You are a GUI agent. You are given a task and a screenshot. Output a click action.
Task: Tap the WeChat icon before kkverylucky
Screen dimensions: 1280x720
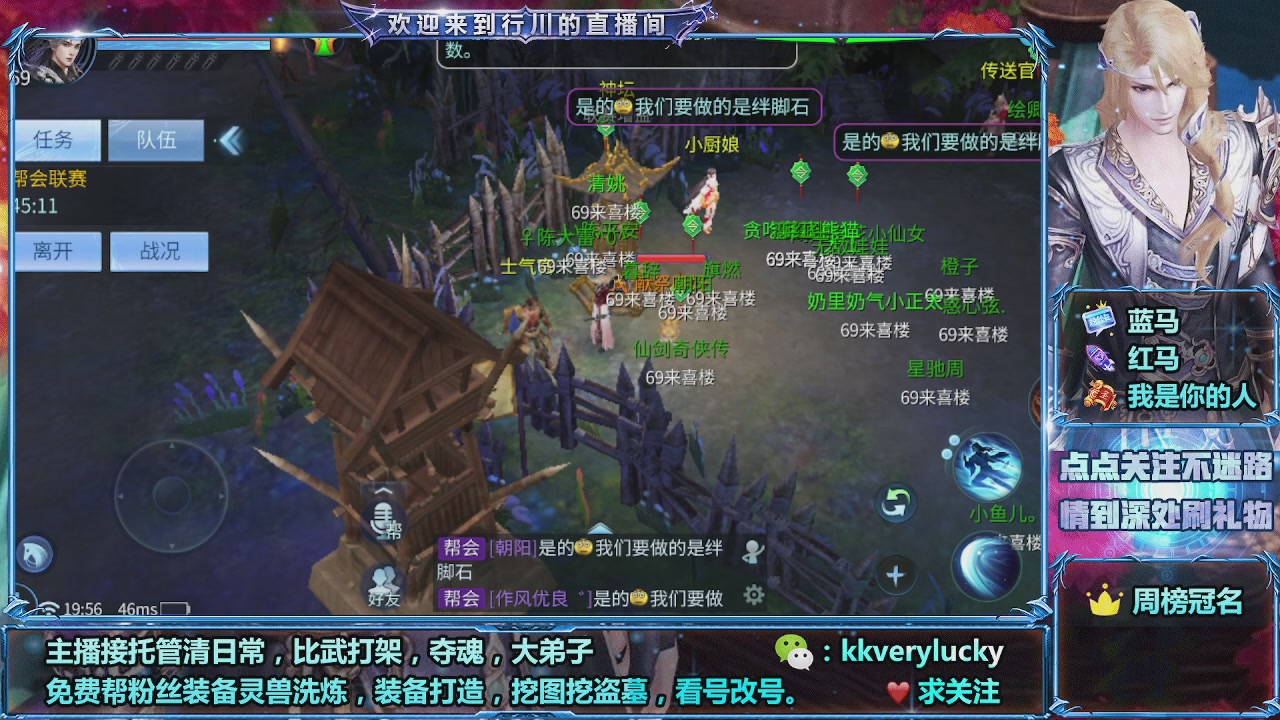(798, 651)
